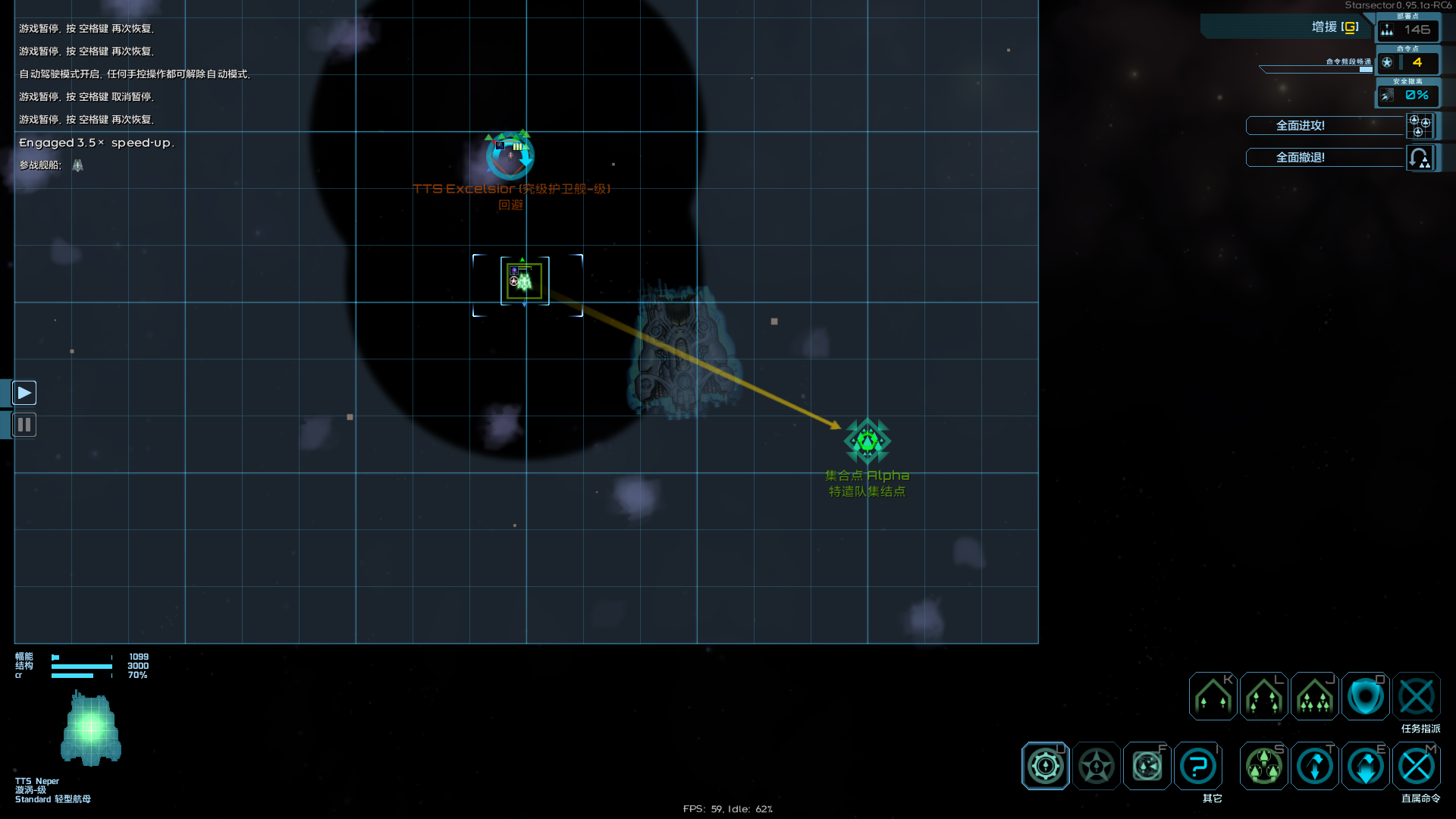
Task: Select the Retreat order icon labeled T
Action: pos(1314,766)
